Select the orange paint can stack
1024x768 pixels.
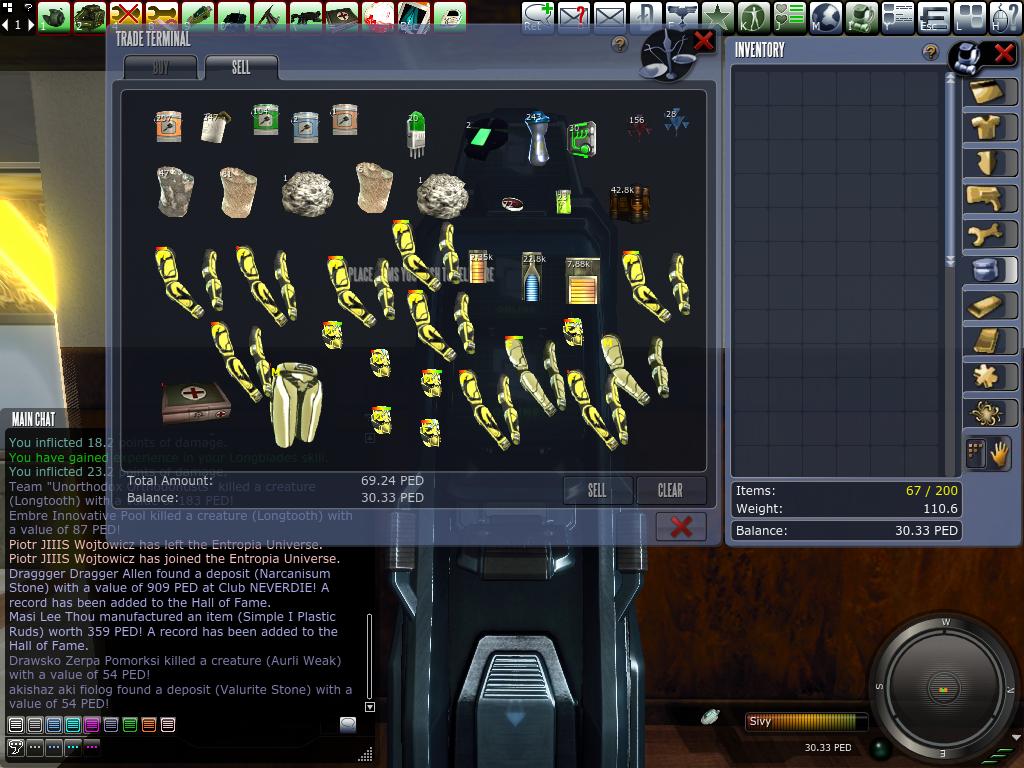coord(167,127)
